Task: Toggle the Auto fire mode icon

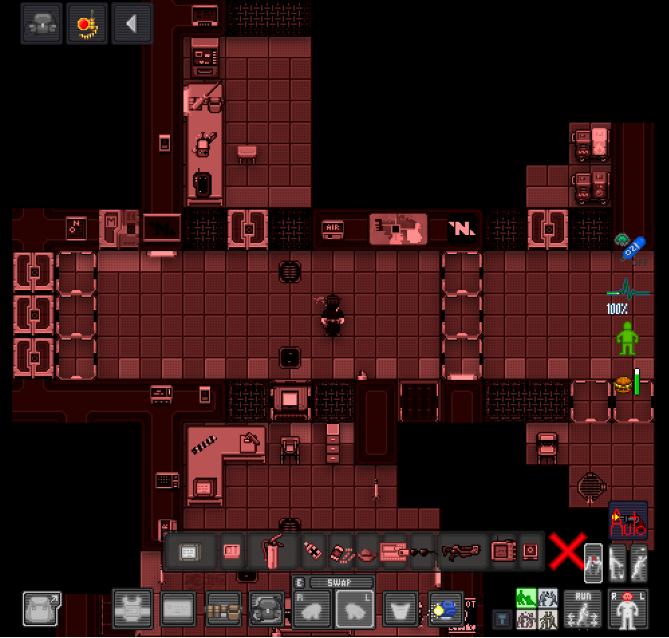Action: pyautogui.click(x=628, y=520)
